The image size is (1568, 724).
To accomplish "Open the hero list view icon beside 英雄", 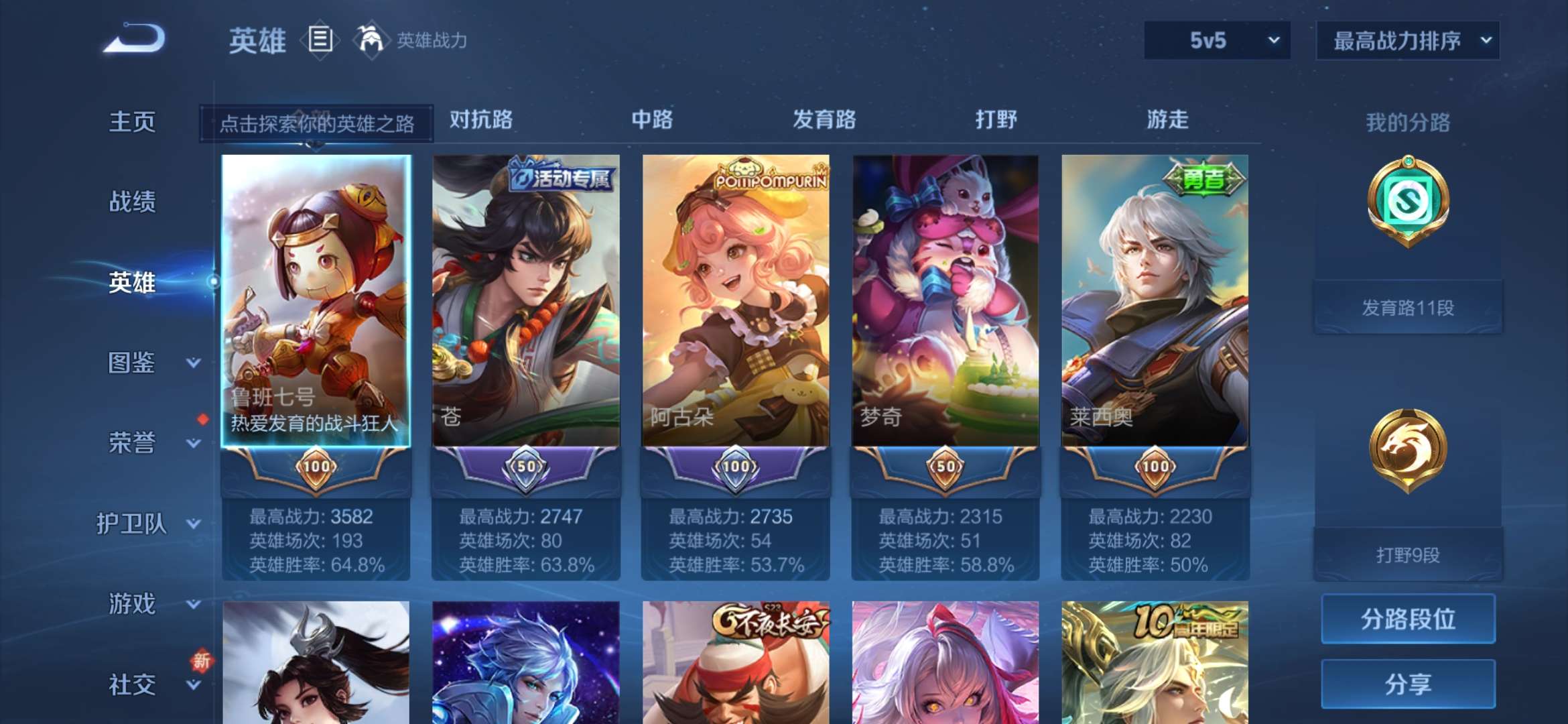I will [320, 40].
